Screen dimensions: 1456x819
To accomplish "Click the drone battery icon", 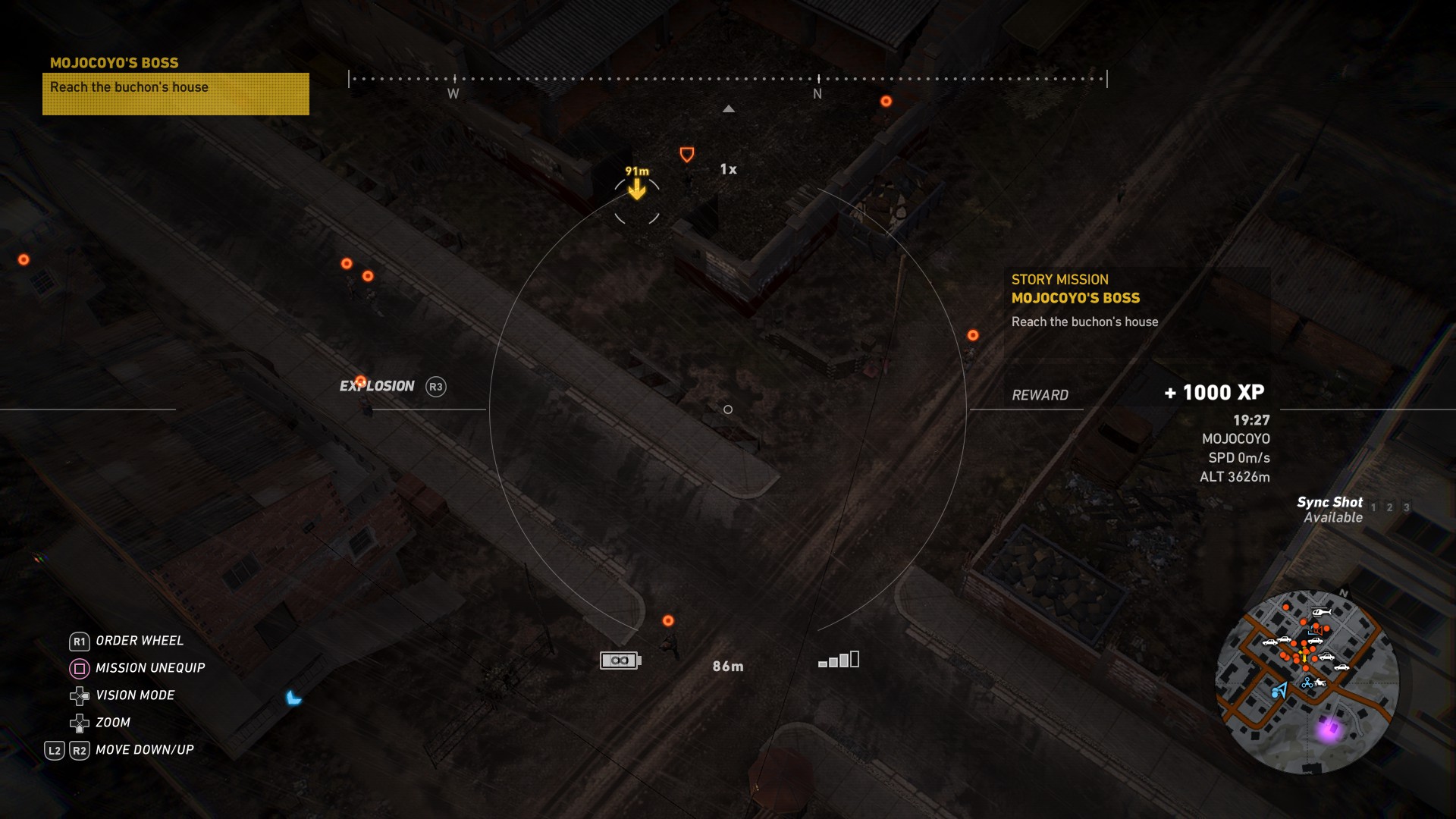I will pos(620,661).
